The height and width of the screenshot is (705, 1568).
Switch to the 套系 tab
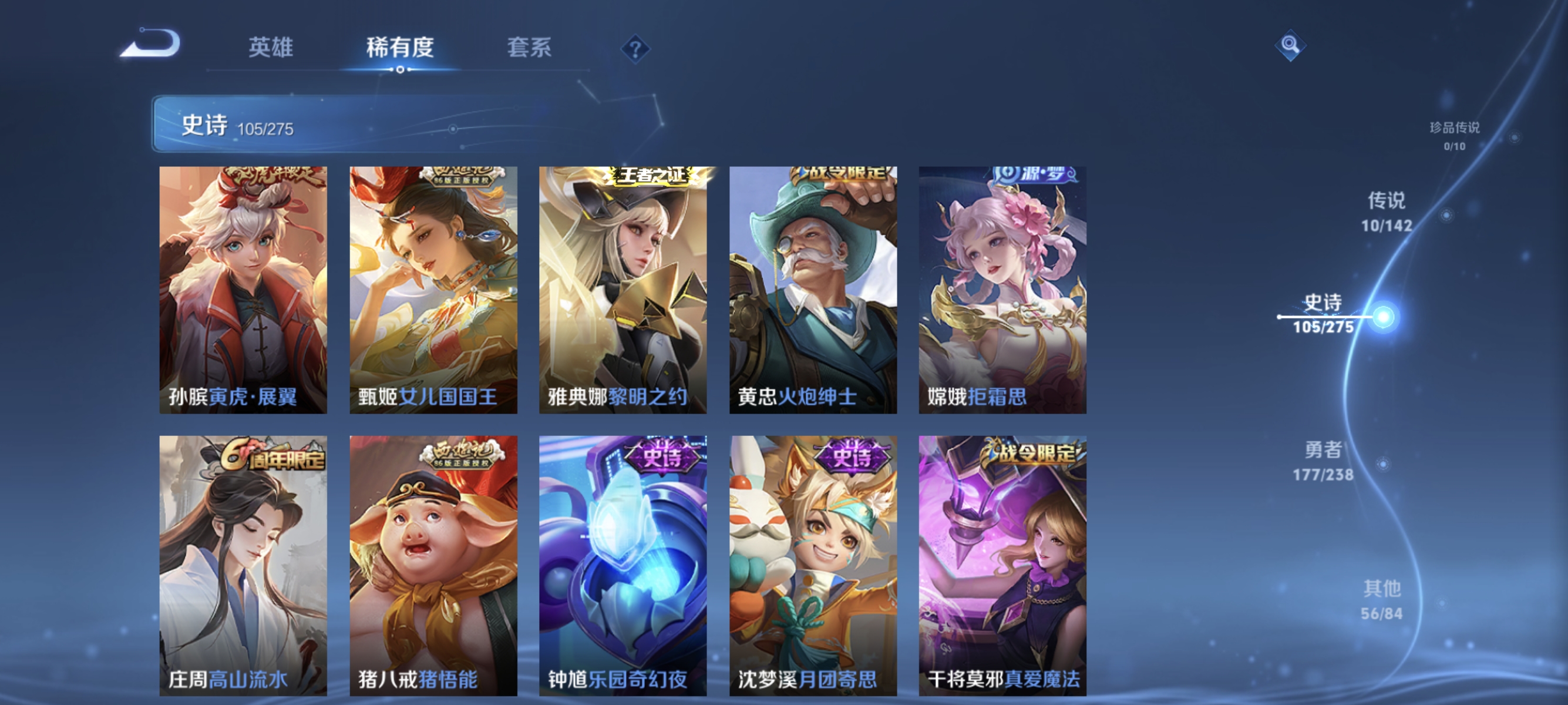point(530,48)
